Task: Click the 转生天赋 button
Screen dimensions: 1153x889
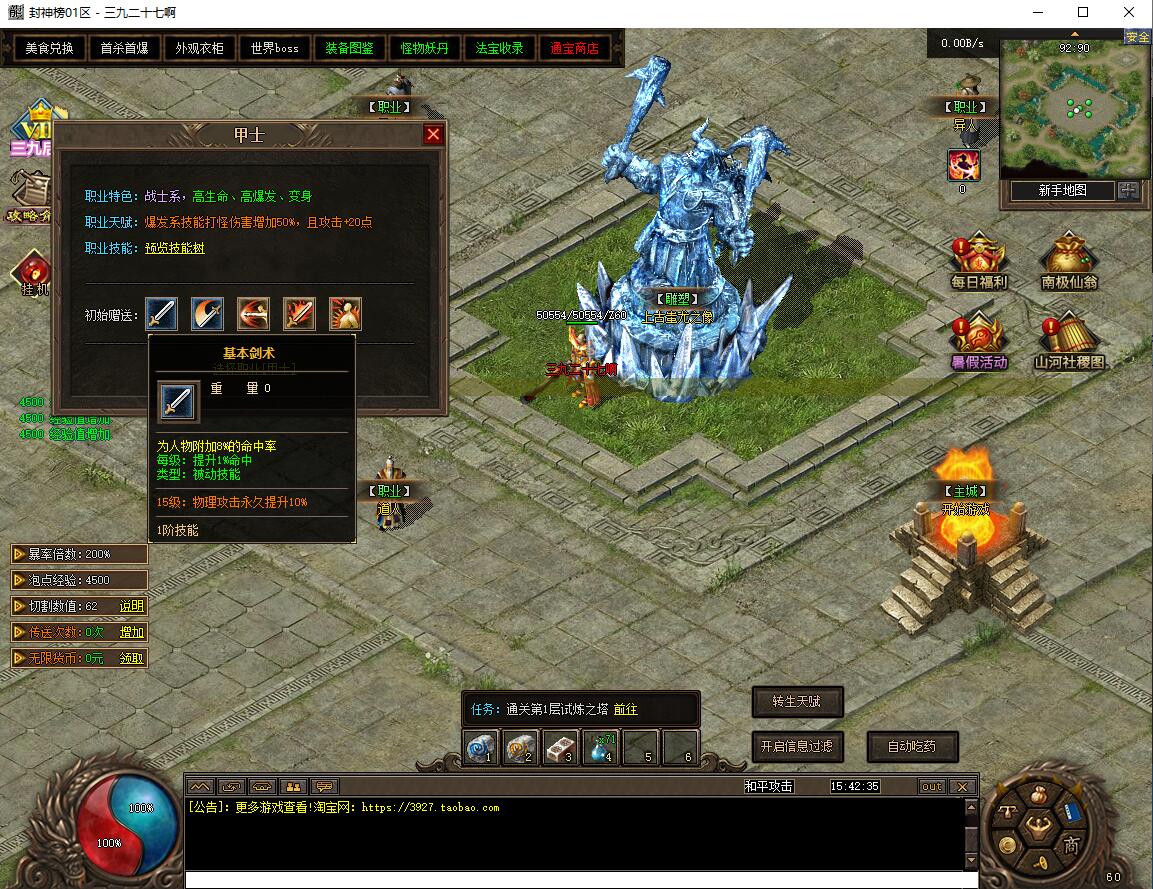Action: point(797,702)
